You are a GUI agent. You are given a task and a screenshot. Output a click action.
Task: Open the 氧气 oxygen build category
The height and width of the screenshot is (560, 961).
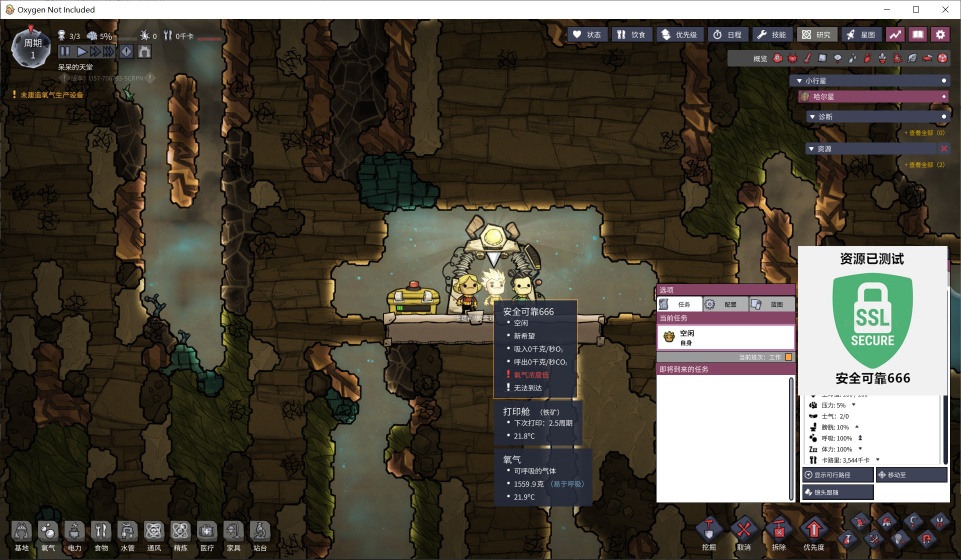tap(48, 535)
